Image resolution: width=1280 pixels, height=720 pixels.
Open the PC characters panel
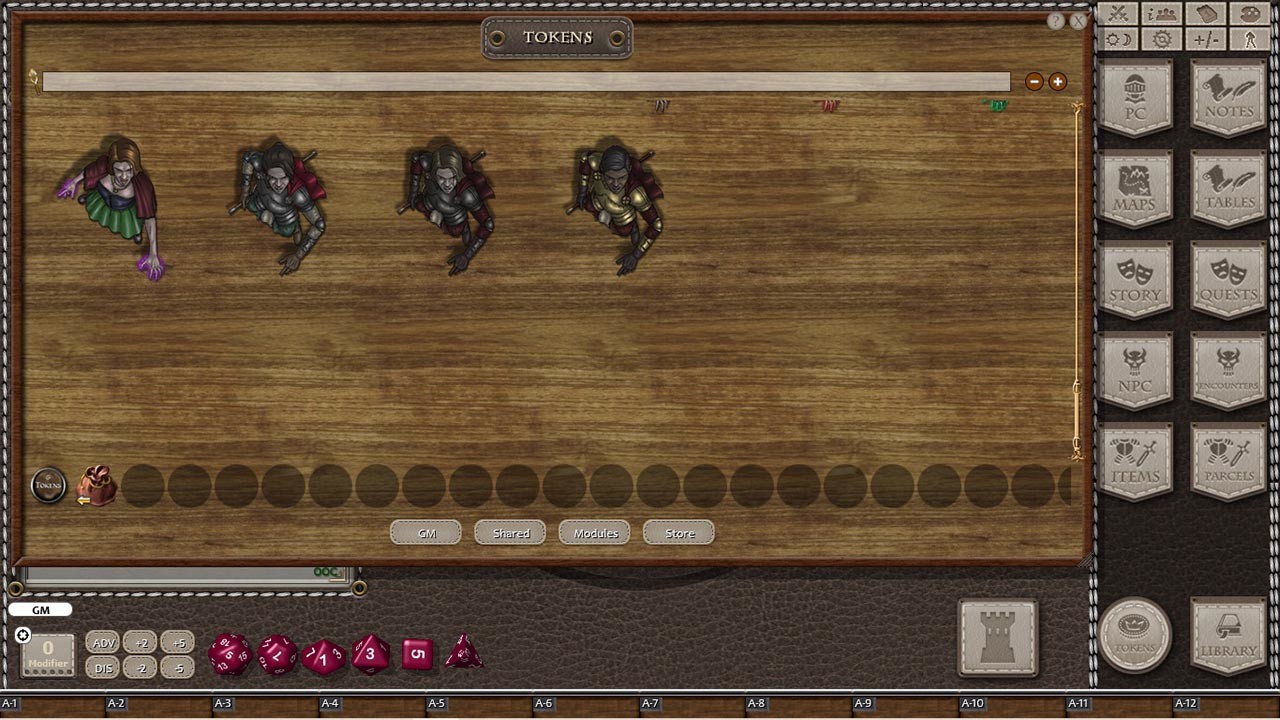[1136, 97]
